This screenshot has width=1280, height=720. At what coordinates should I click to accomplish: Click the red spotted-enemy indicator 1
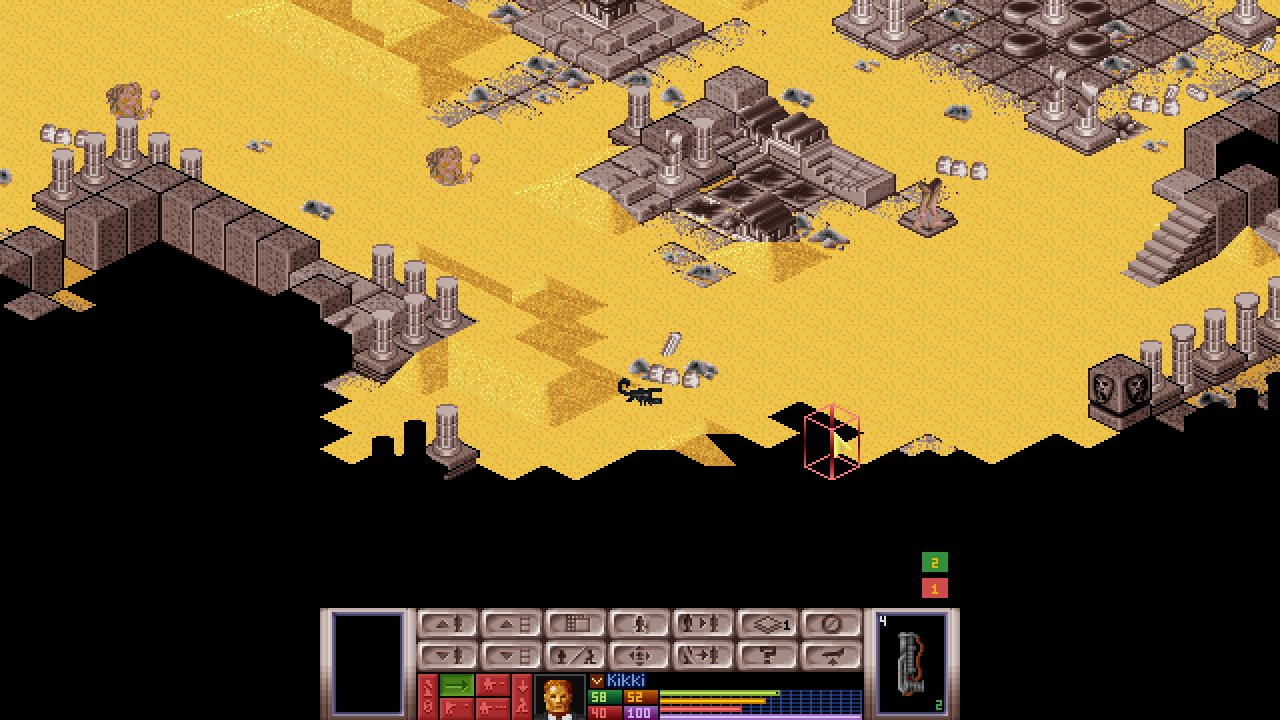click(x=934, y=588)
